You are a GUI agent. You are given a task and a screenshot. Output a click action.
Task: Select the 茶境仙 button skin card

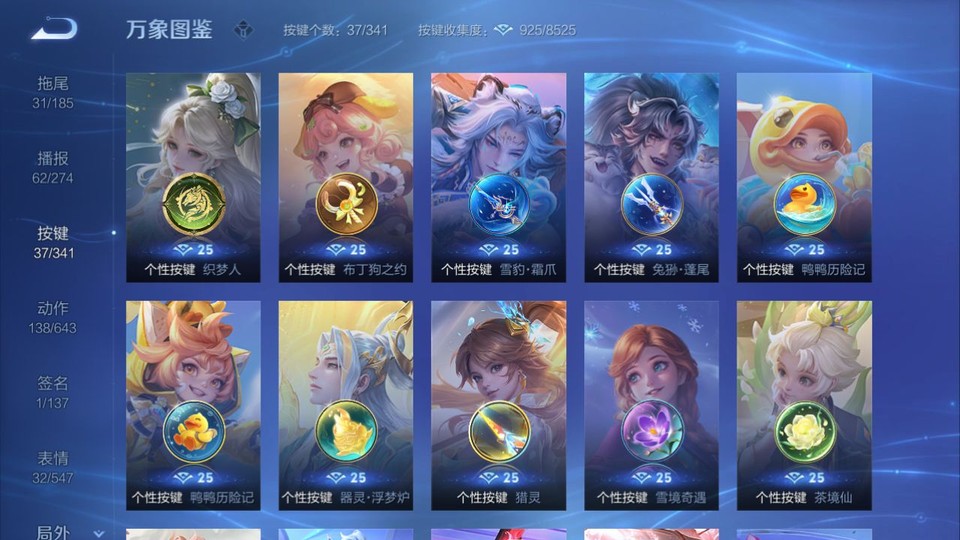[804, 405]
